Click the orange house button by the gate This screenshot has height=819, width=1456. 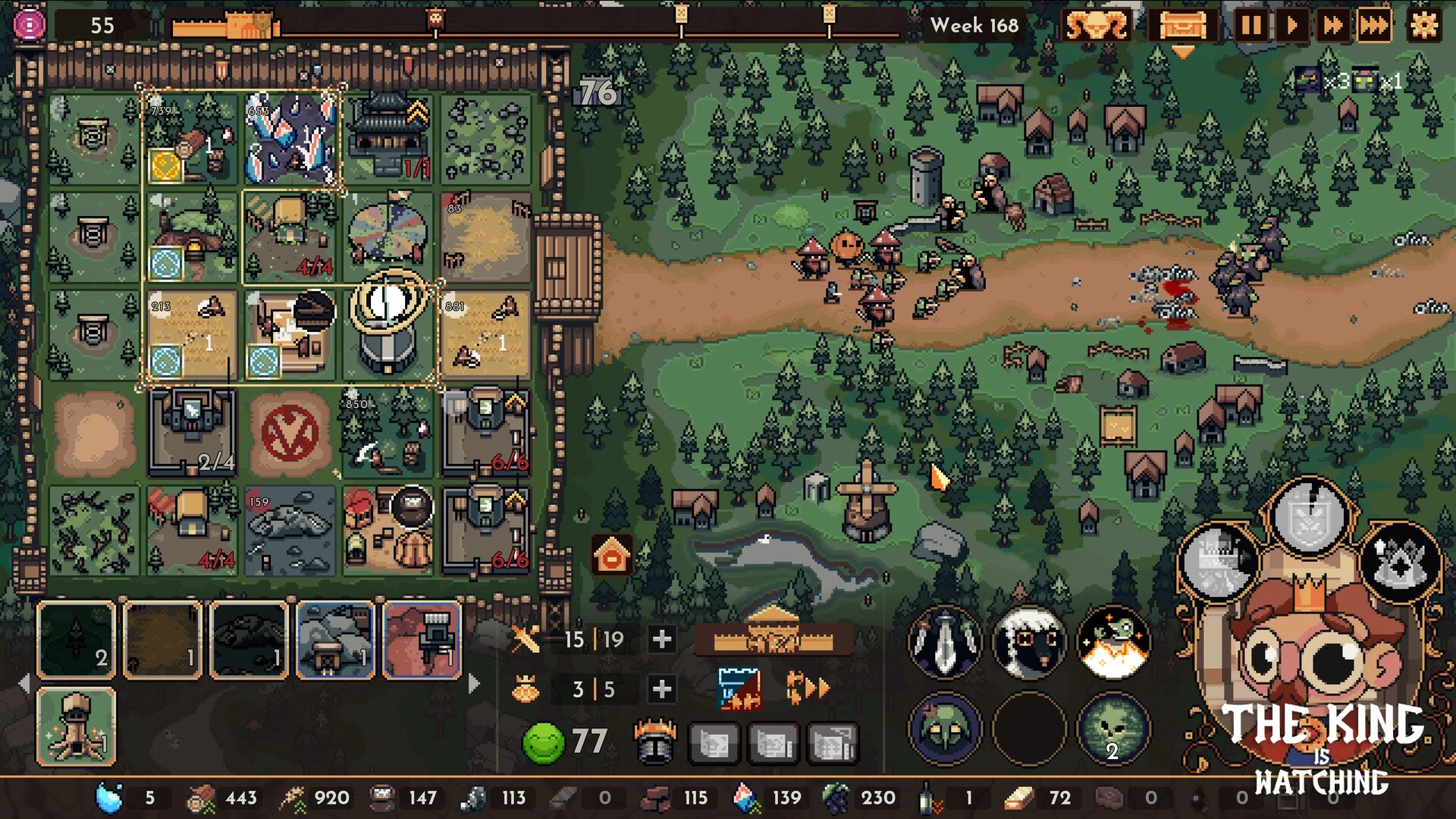tap(612, 556)
